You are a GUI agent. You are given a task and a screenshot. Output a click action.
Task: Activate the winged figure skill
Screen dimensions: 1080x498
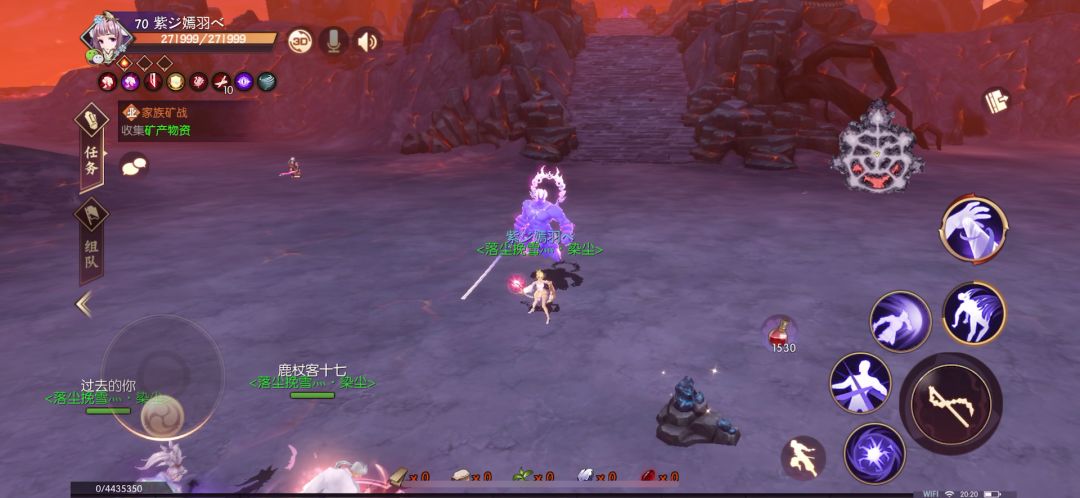973,313
